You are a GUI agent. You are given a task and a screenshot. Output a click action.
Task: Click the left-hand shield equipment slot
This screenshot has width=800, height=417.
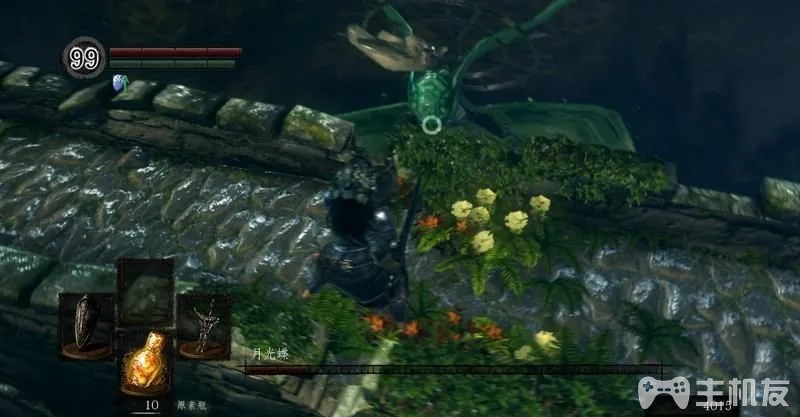pos(86,326)
